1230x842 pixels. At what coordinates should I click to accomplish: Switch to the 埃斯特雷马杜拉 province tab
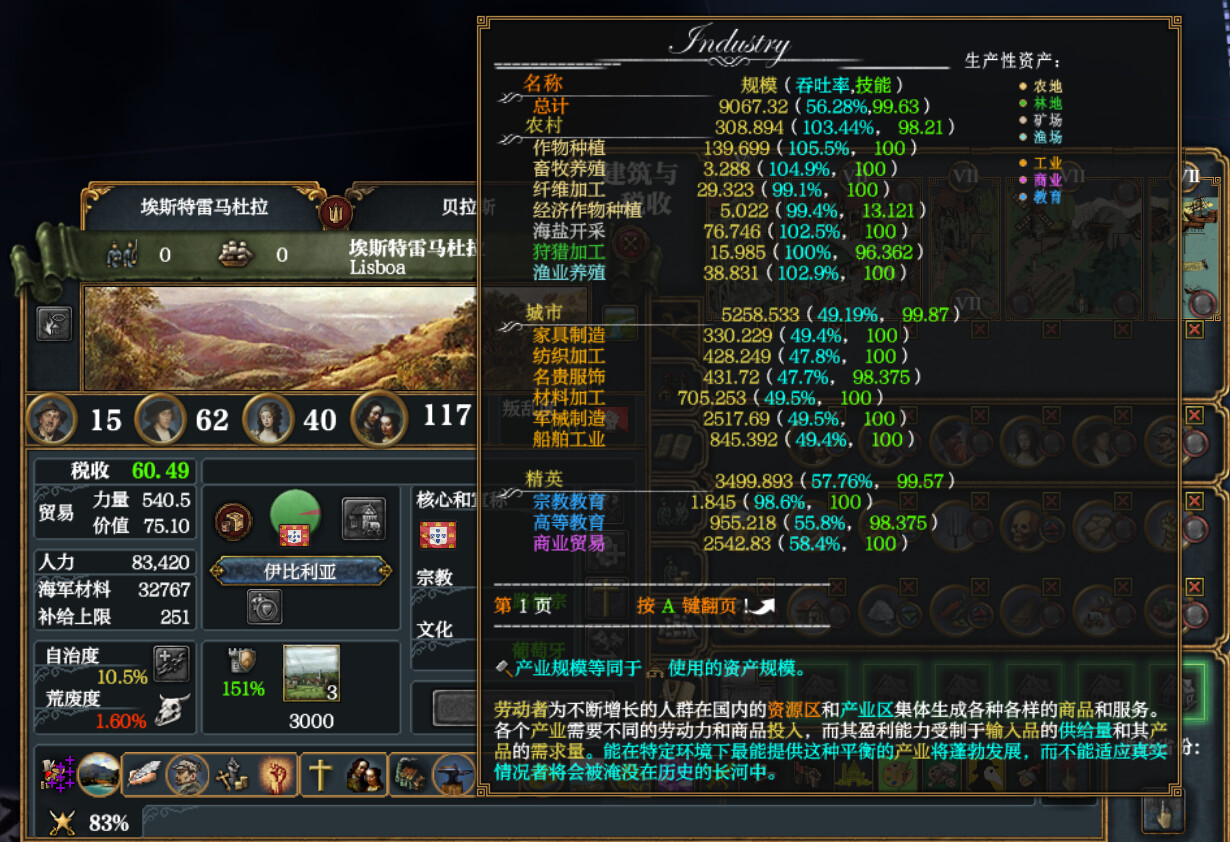pos(204,208)
